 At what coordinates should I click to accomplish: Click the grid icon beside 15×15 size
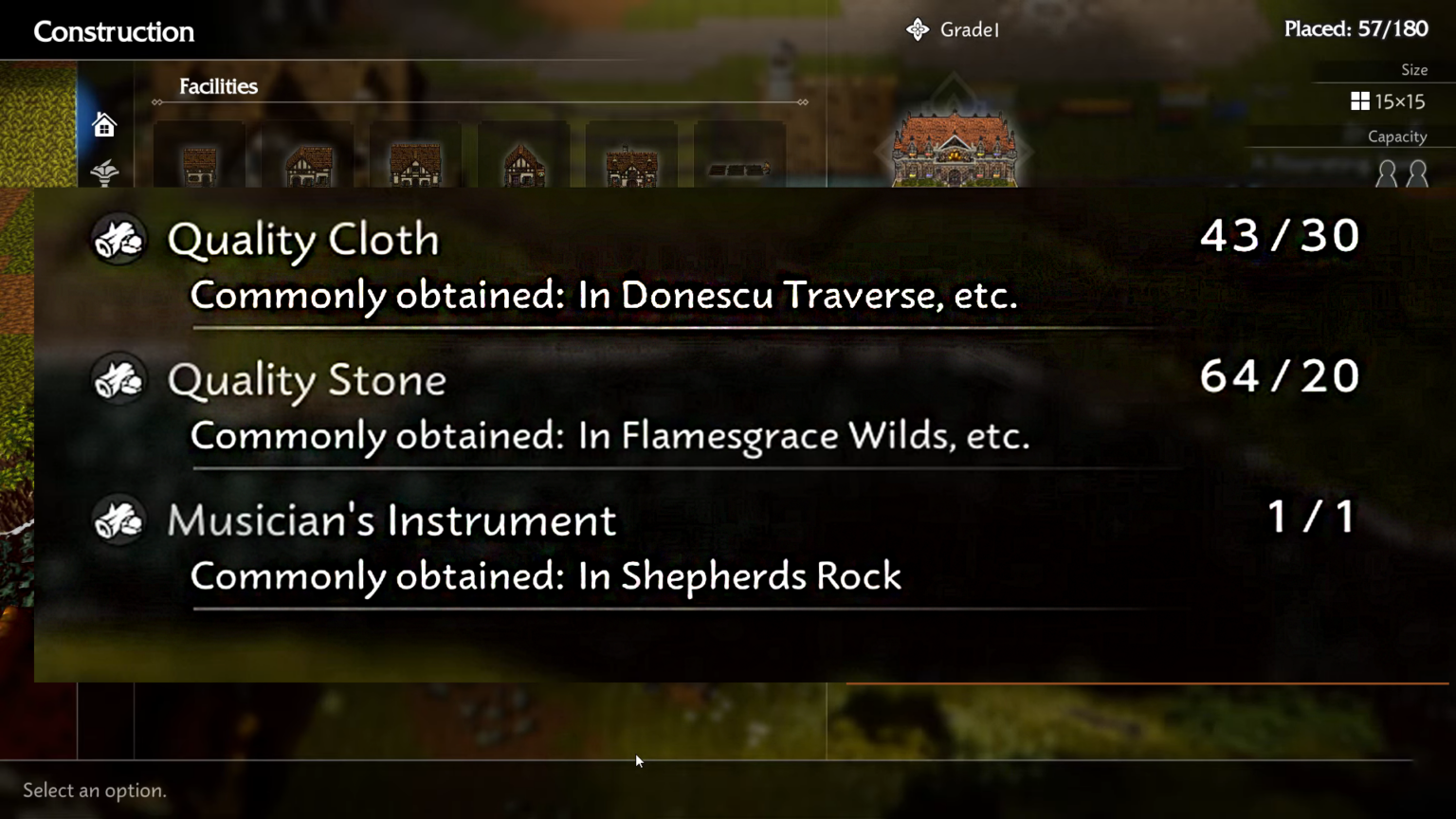click(1360, 100)
